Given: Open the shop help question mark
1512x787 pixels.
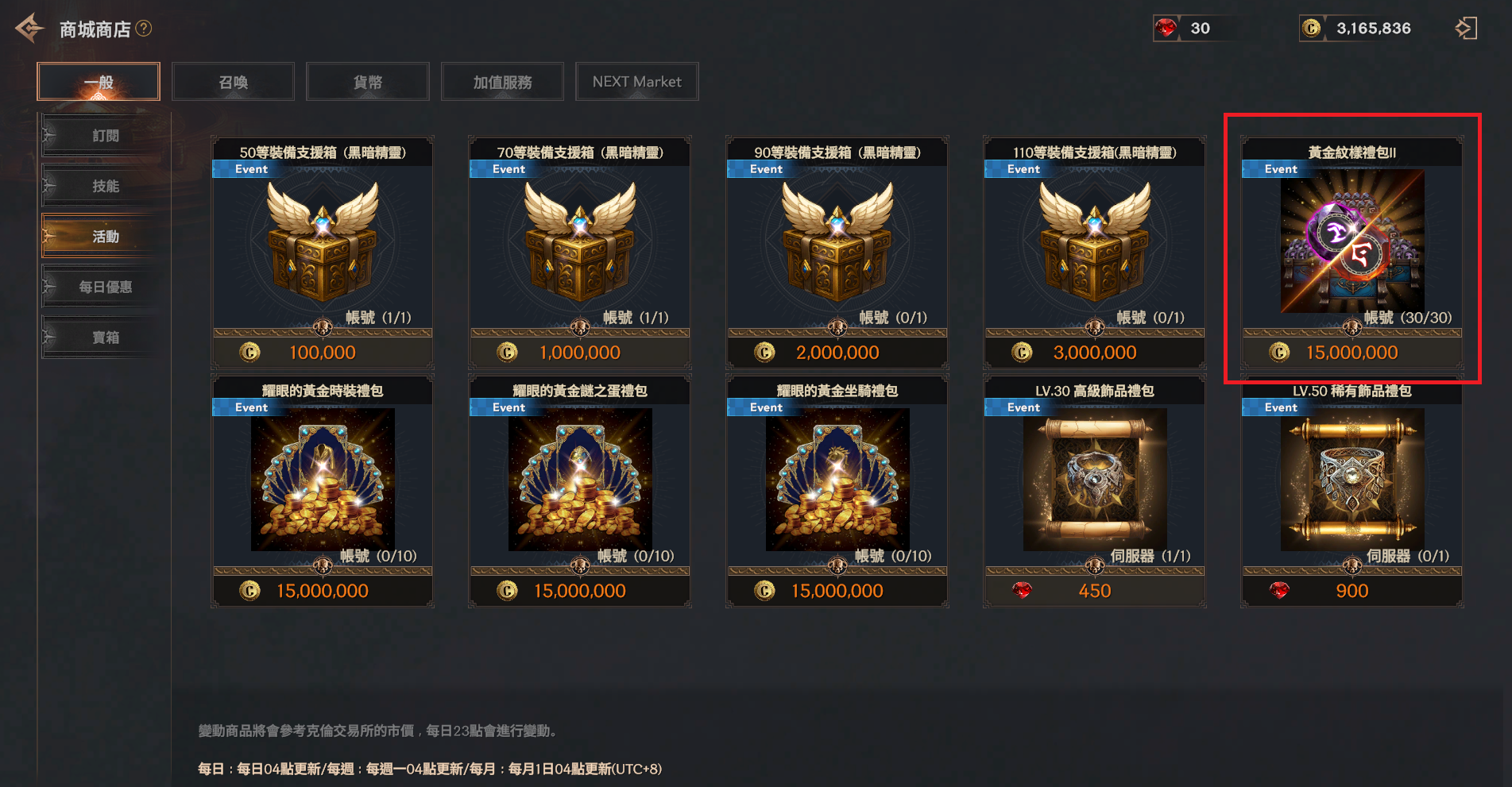Looking at the screenshot, I should click(x=144, y=29).
